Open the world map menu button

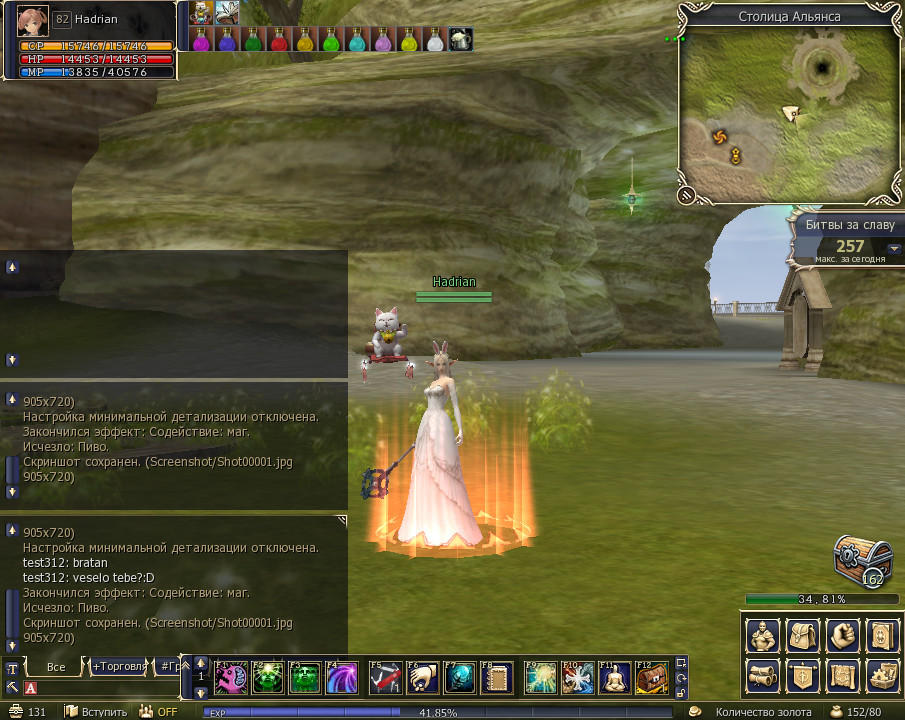pos(841,674)
